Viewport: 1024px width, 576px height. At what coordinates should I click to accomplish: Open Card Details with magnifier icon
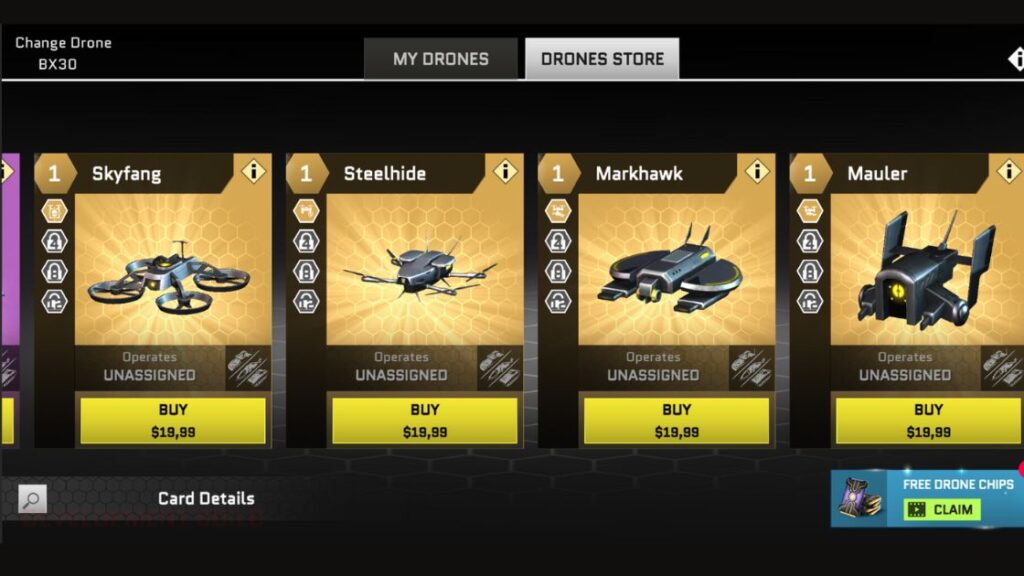point(33,499)
